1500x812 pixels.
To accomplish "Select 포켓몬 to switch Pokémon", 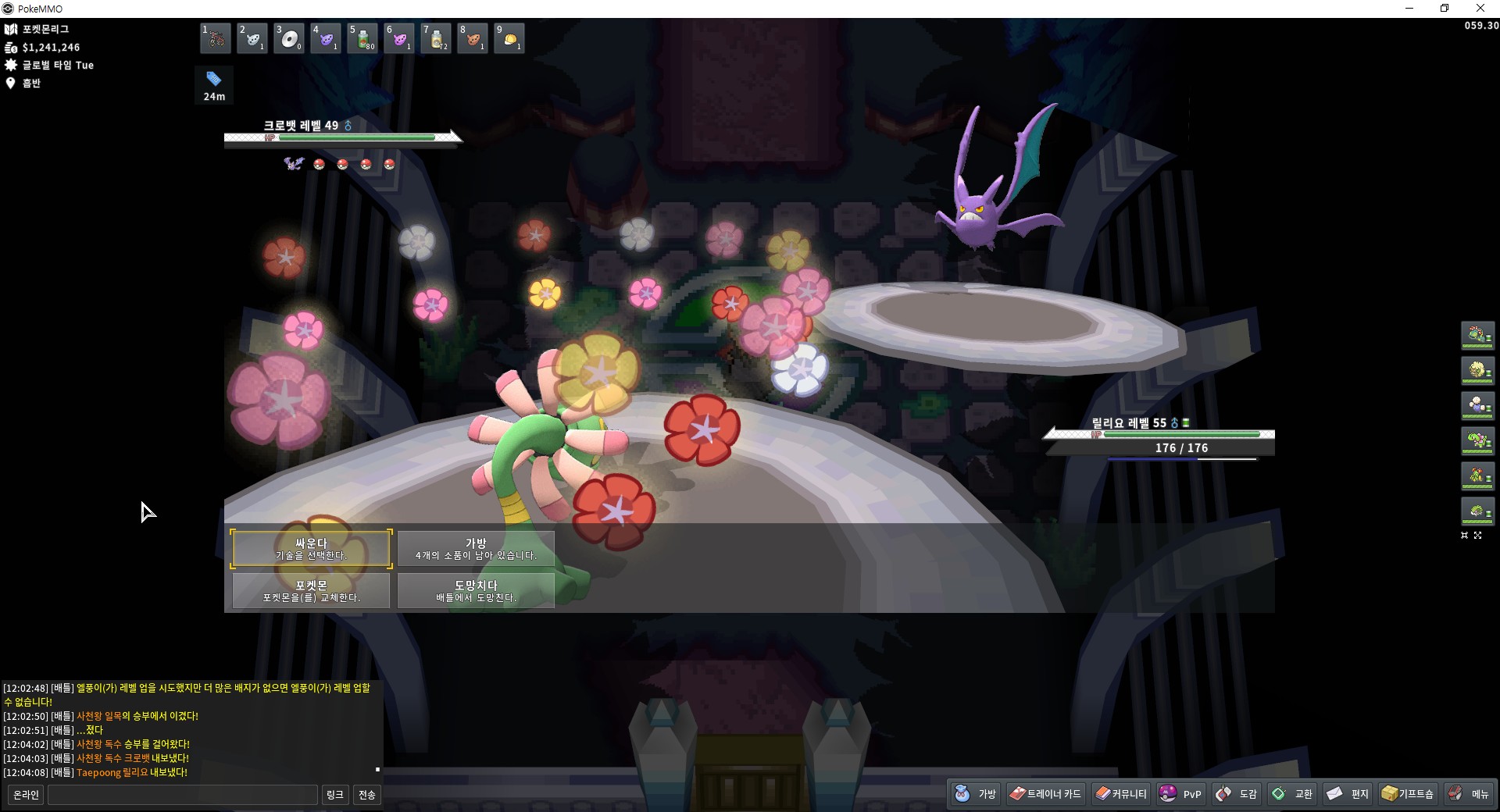I will (311, 590).
